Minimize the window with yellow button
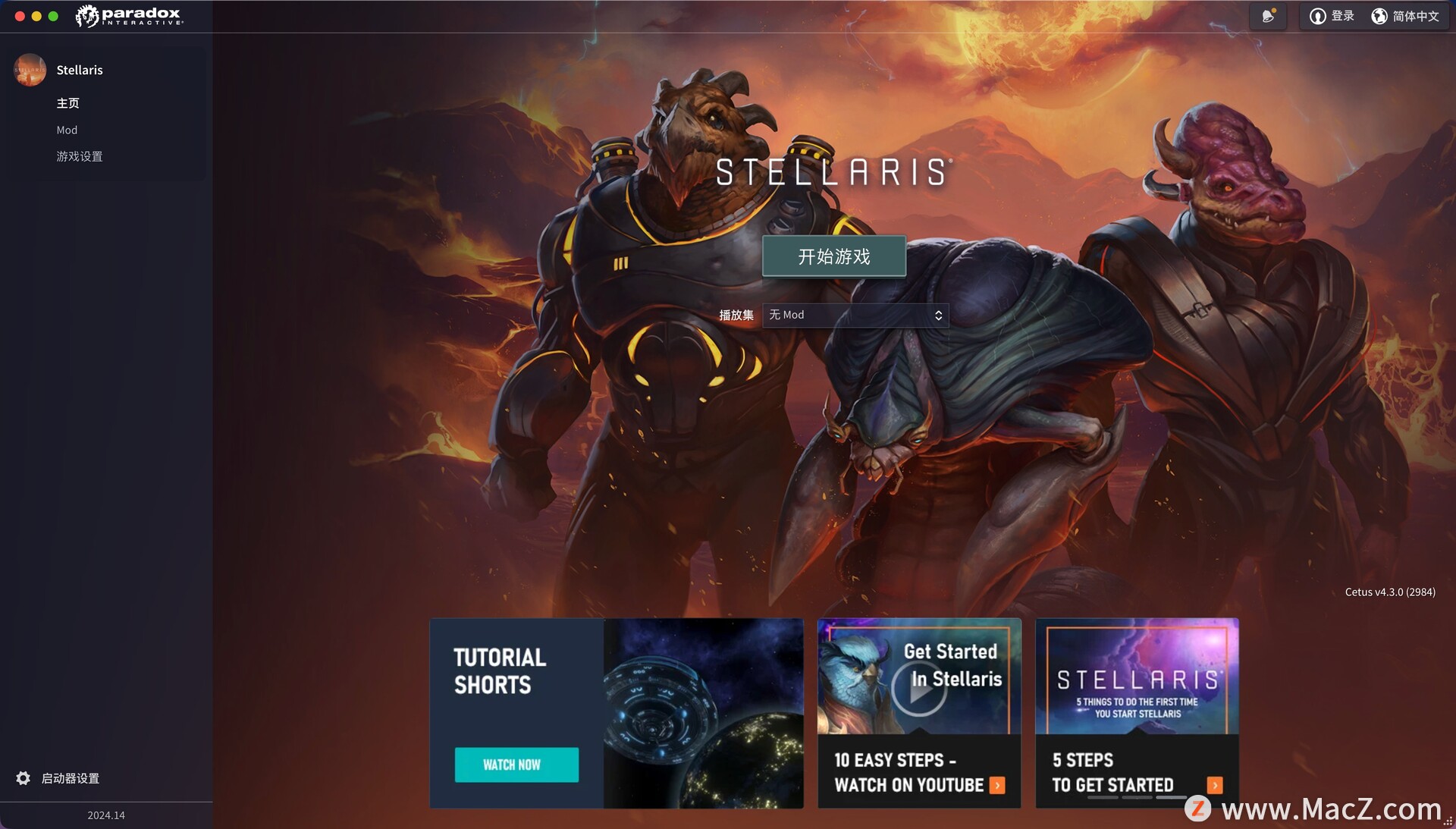Screen dimensions: 1456x829 pos(36,16)
